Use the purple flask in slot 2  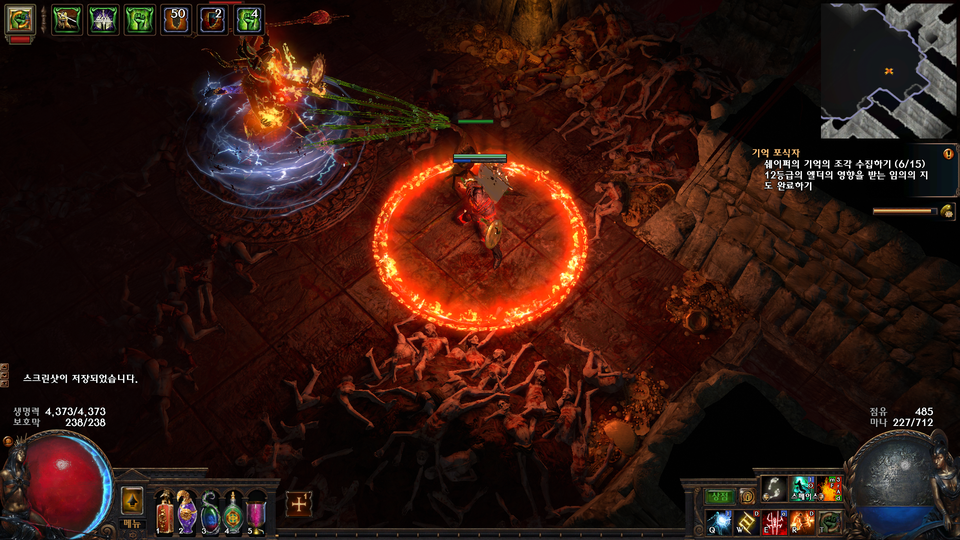click(x=187, y=512)
